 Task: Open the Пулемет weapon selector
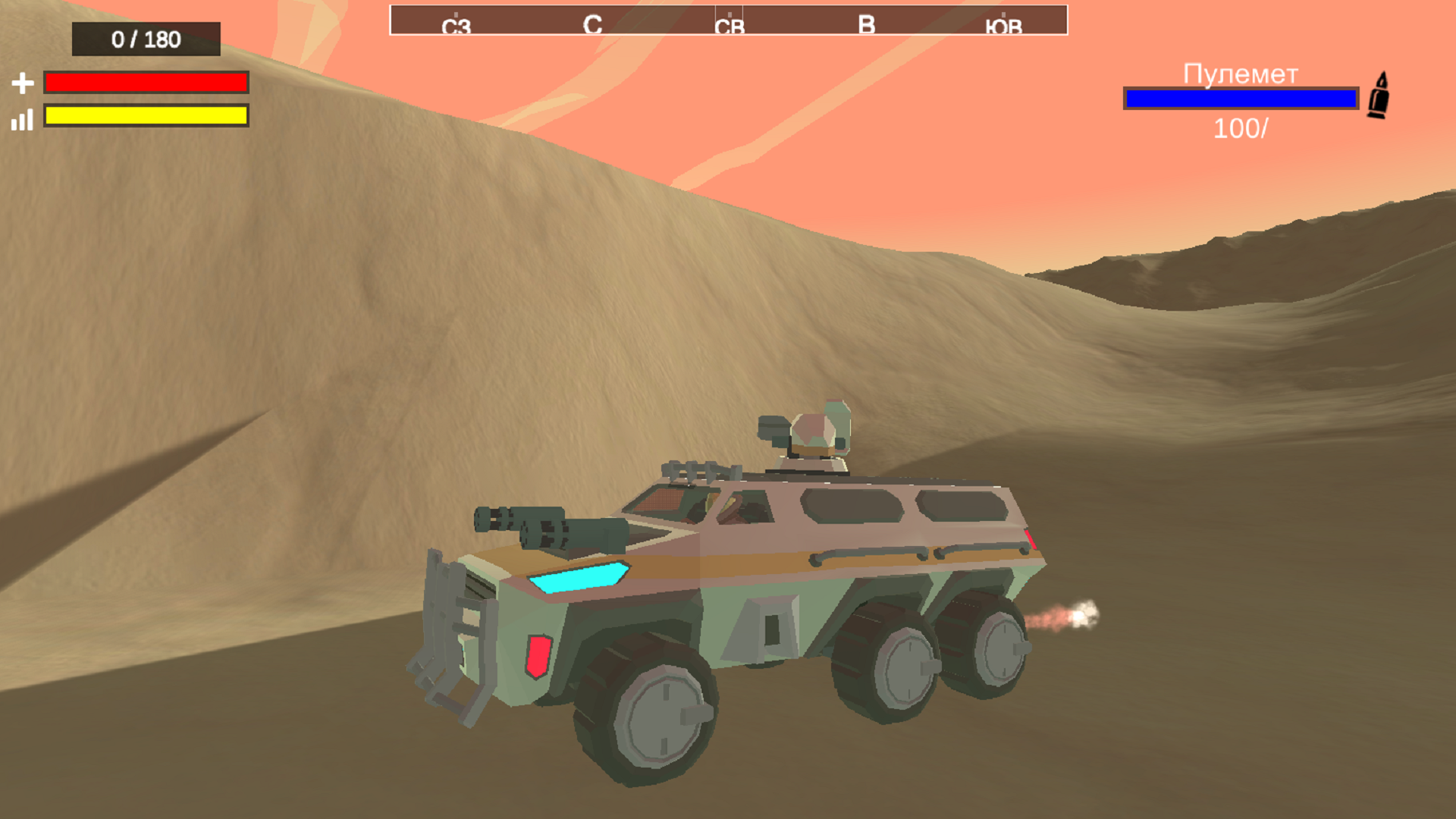tap(1239, 74)
